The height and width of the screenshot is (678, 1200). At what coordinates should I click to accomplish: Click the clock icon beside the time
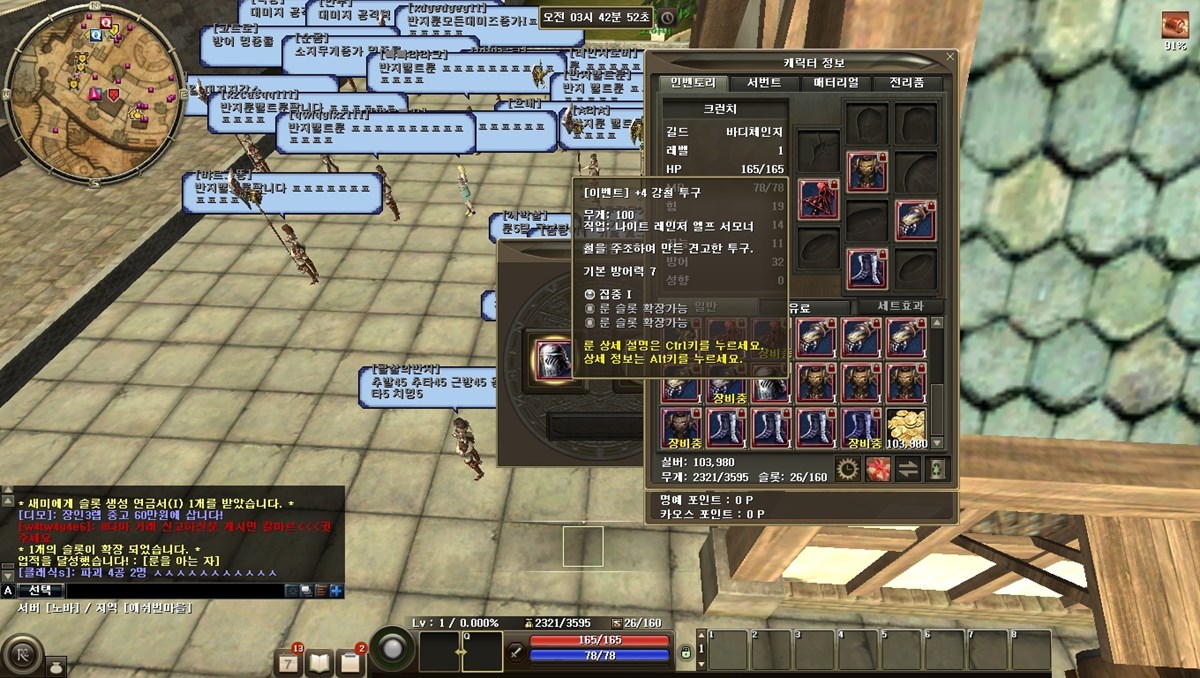pyautogui.click(x=668, y=18)
